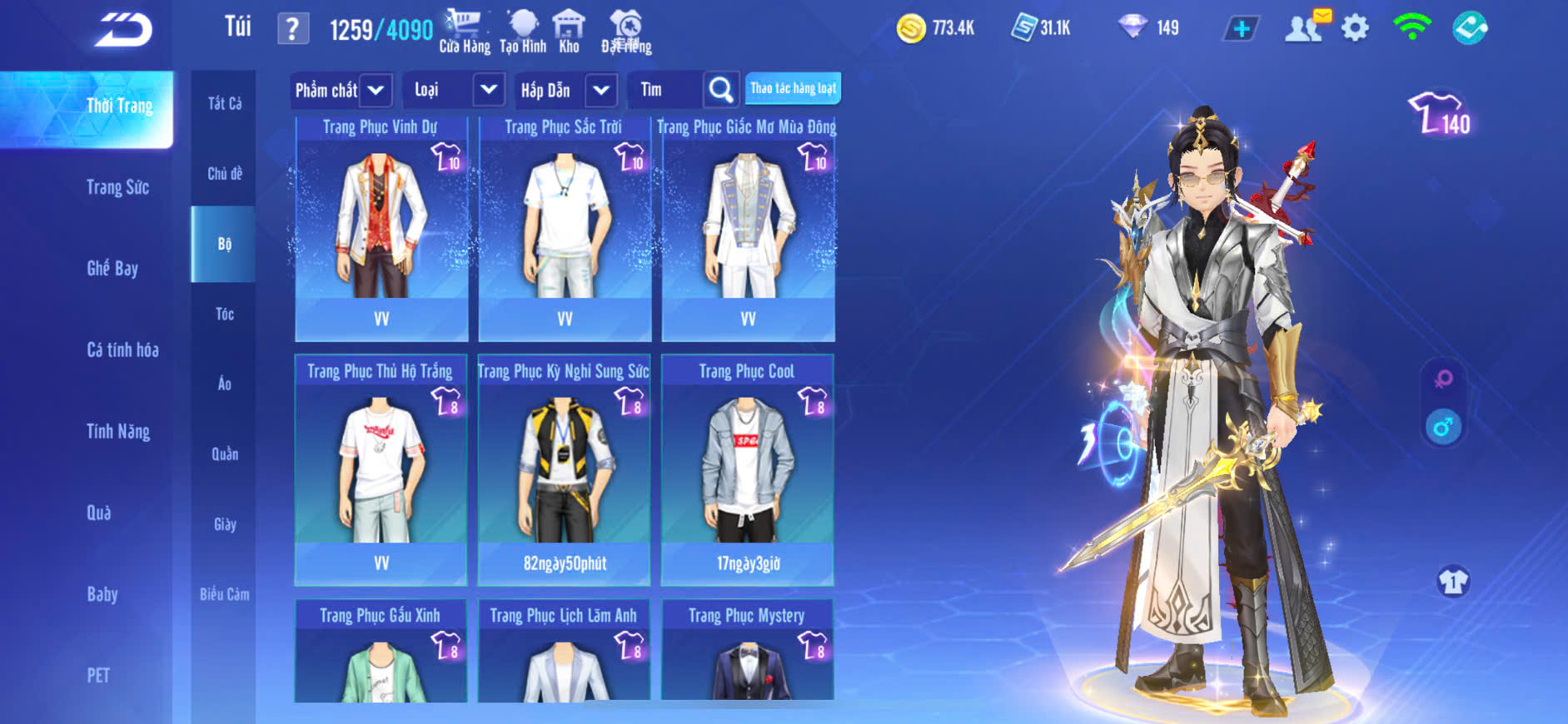Open the question mark help button
The image size is (1568, 724).
[x=292, y=30]
